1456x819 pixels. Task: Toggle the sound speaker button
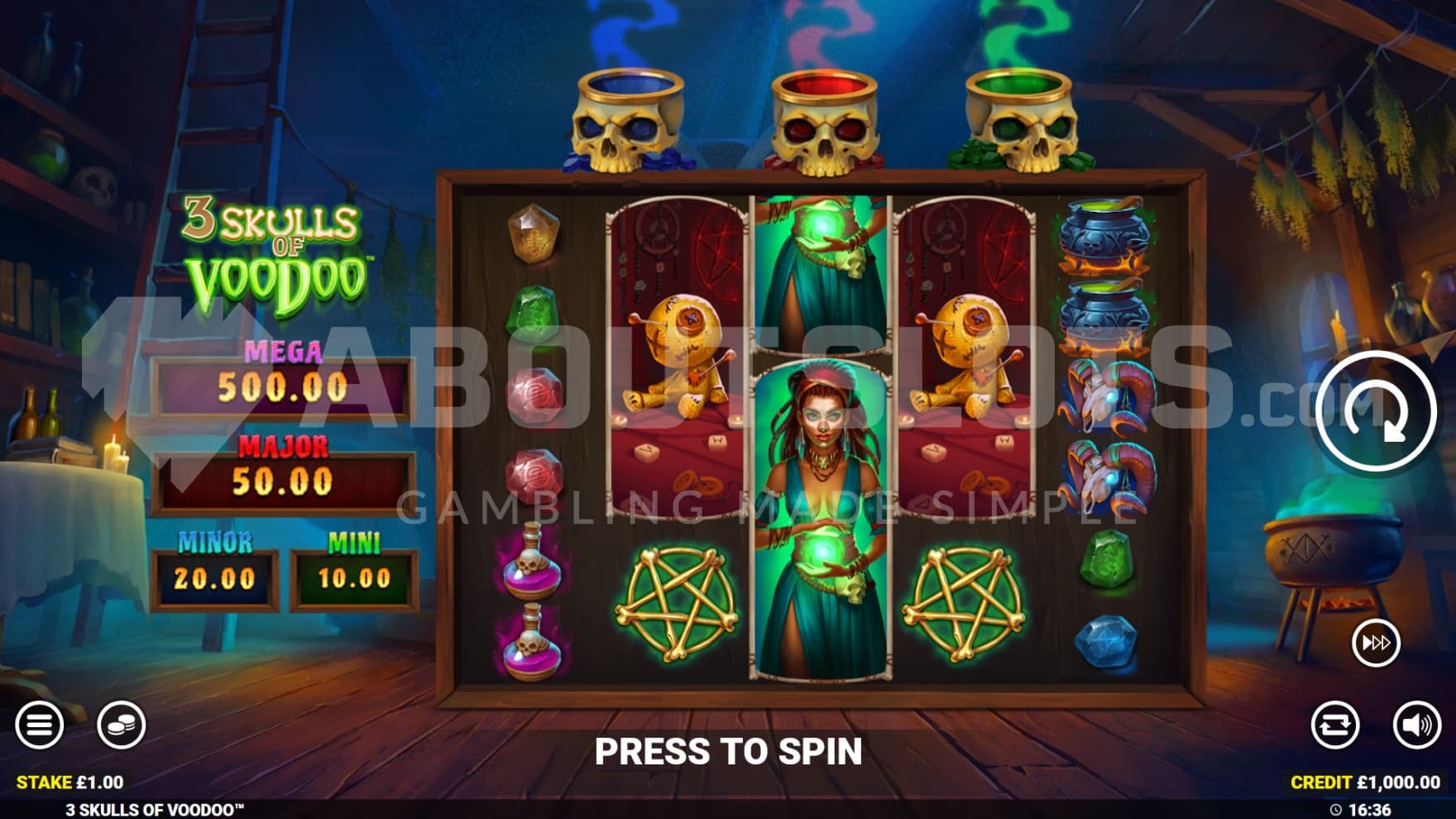pos(1416,726)
